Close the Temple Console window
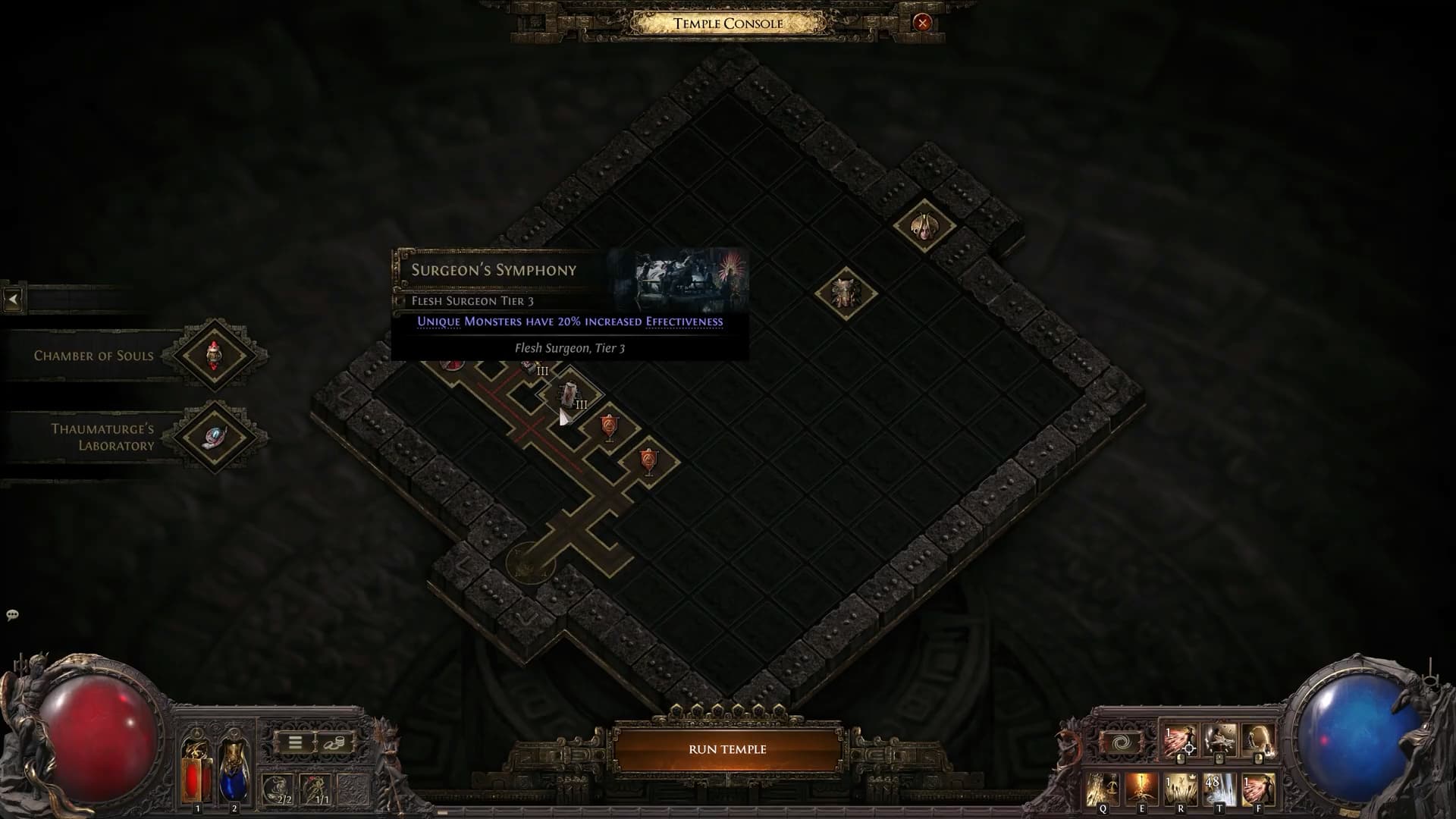1456x819 pixels. (922, 23)
